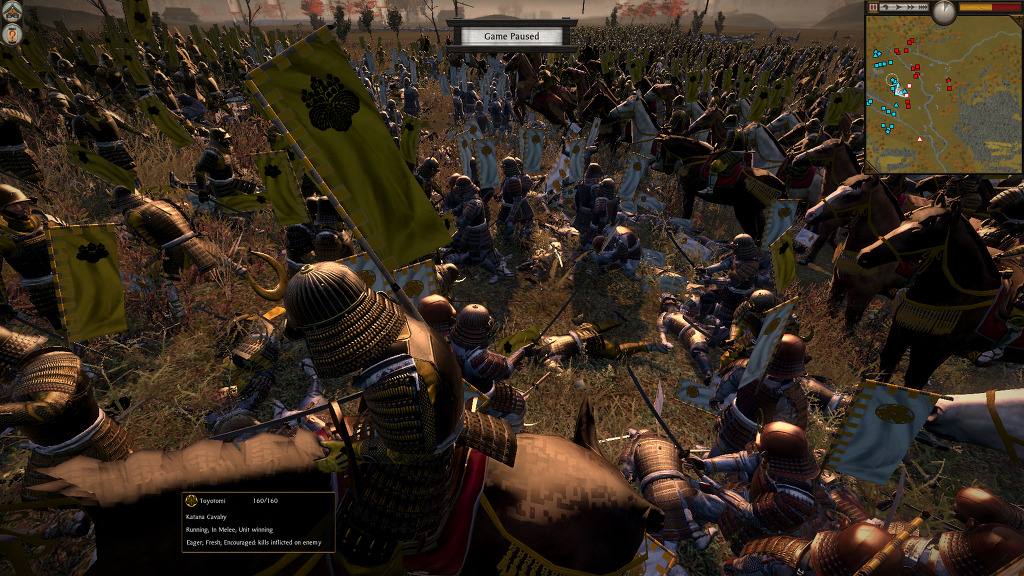
Task: Set normal speed with the single arrow
Action: coord(898,7)
